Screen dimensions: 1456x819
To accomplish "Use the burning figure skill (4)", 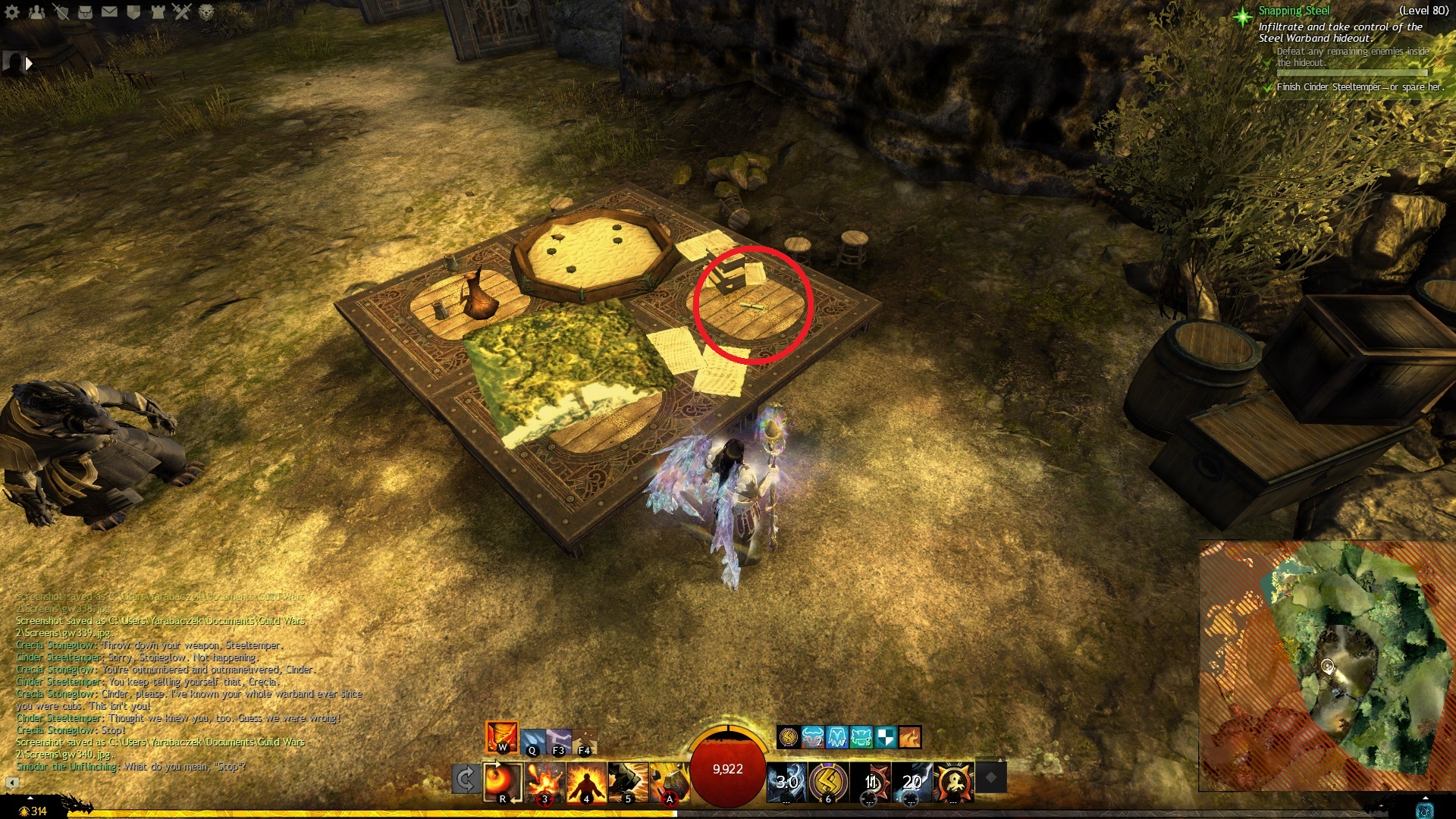I will pos(586,782).
